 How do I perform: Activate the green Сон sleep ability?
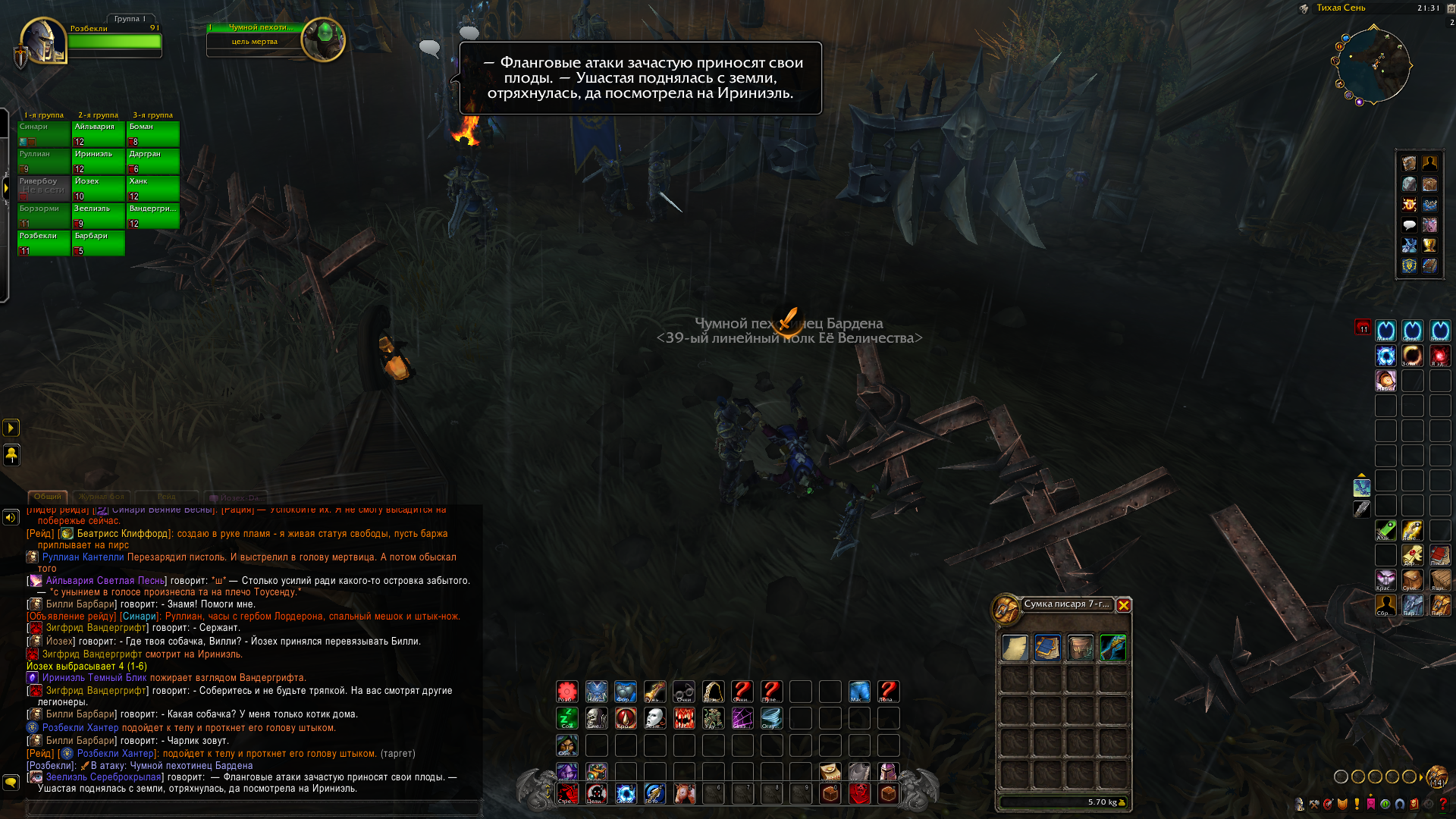567,718
